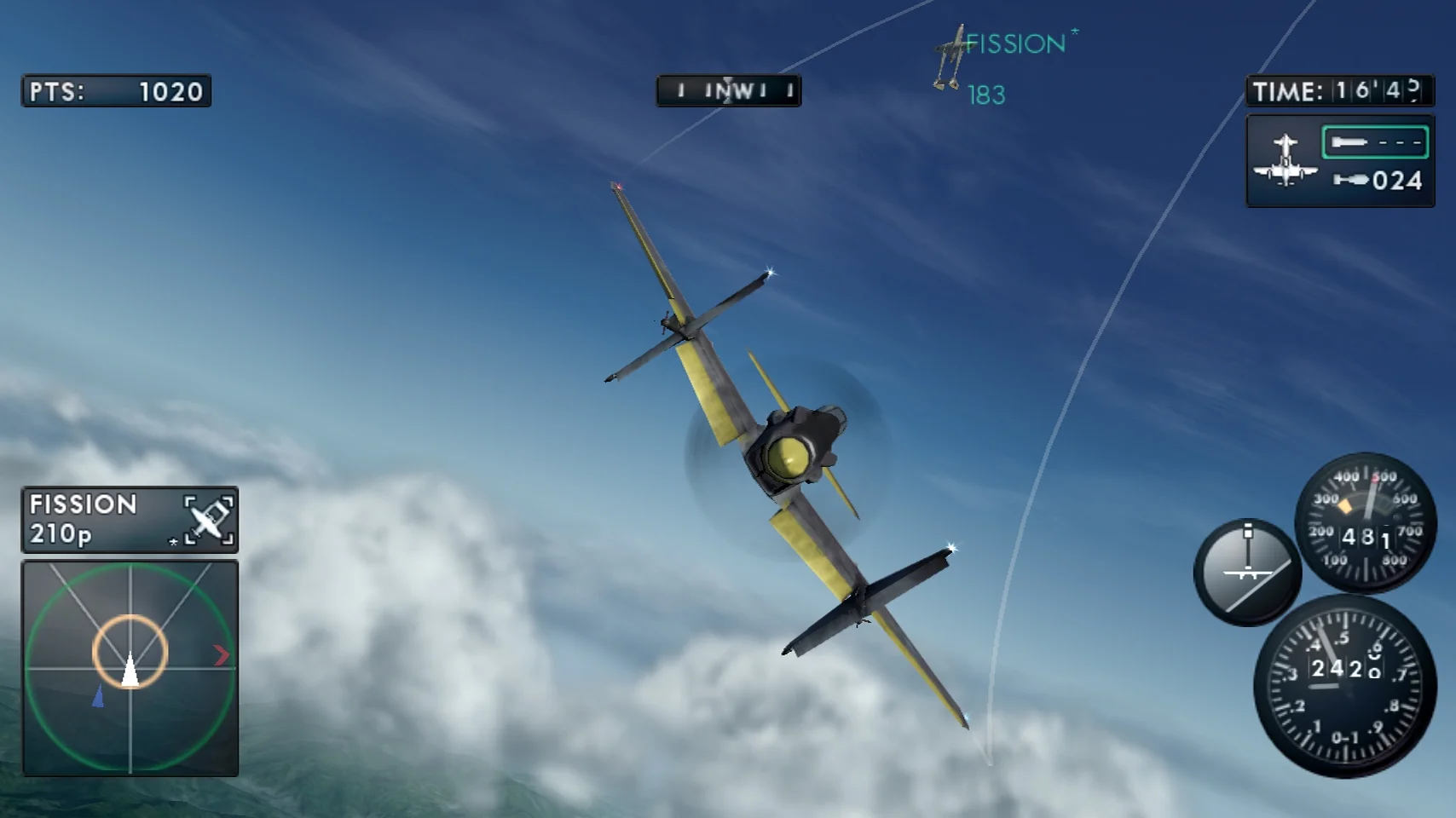Screen dimensions: 1456x818
Task: Click the altitude value 183 under FISSION
Action: coord(987,95)
